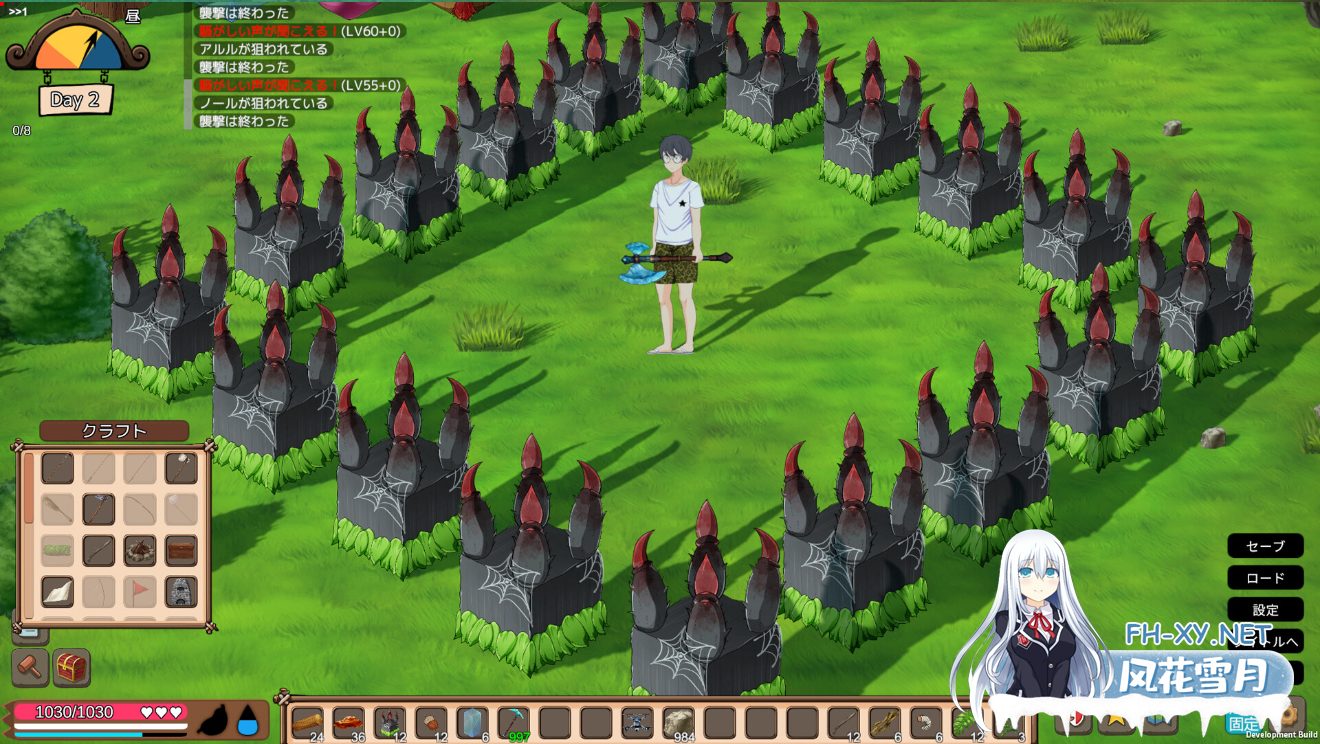Select the campfire recipe in the craft grid
This screenshot has width=1320, height=744.
tap(139, 551)
